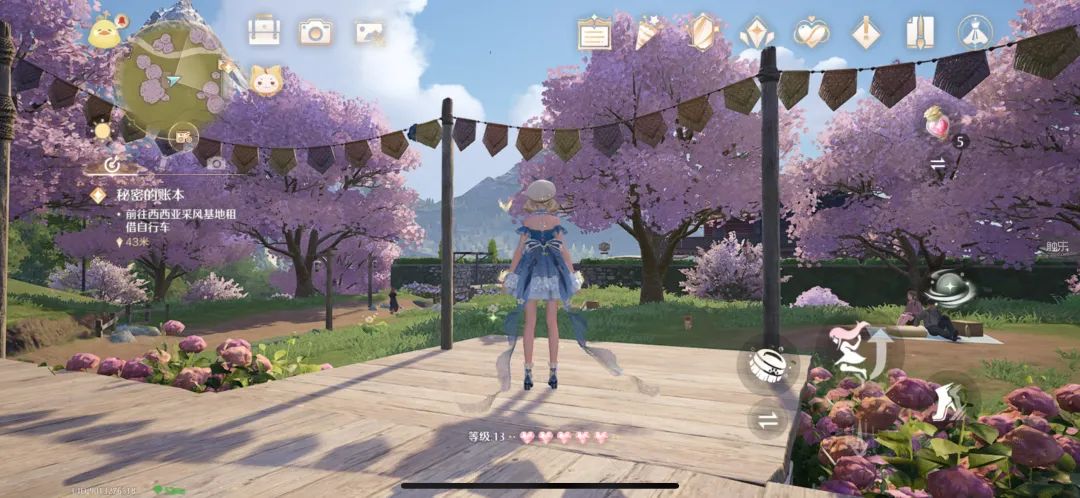This screenshot has width=1080, height=498.
Task: Open the paintbrush and paper icon
Action: pos(919,34)
